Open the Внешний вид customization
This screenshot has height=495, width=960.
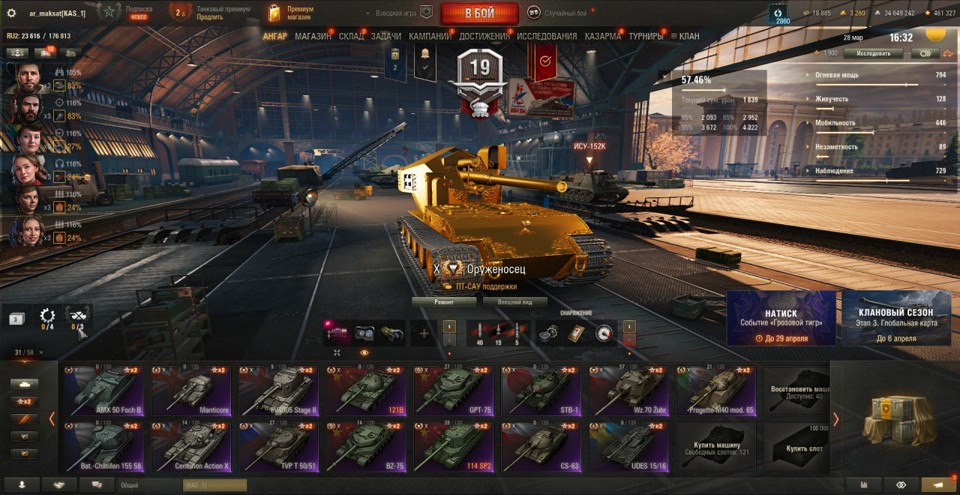click(521, 301)
